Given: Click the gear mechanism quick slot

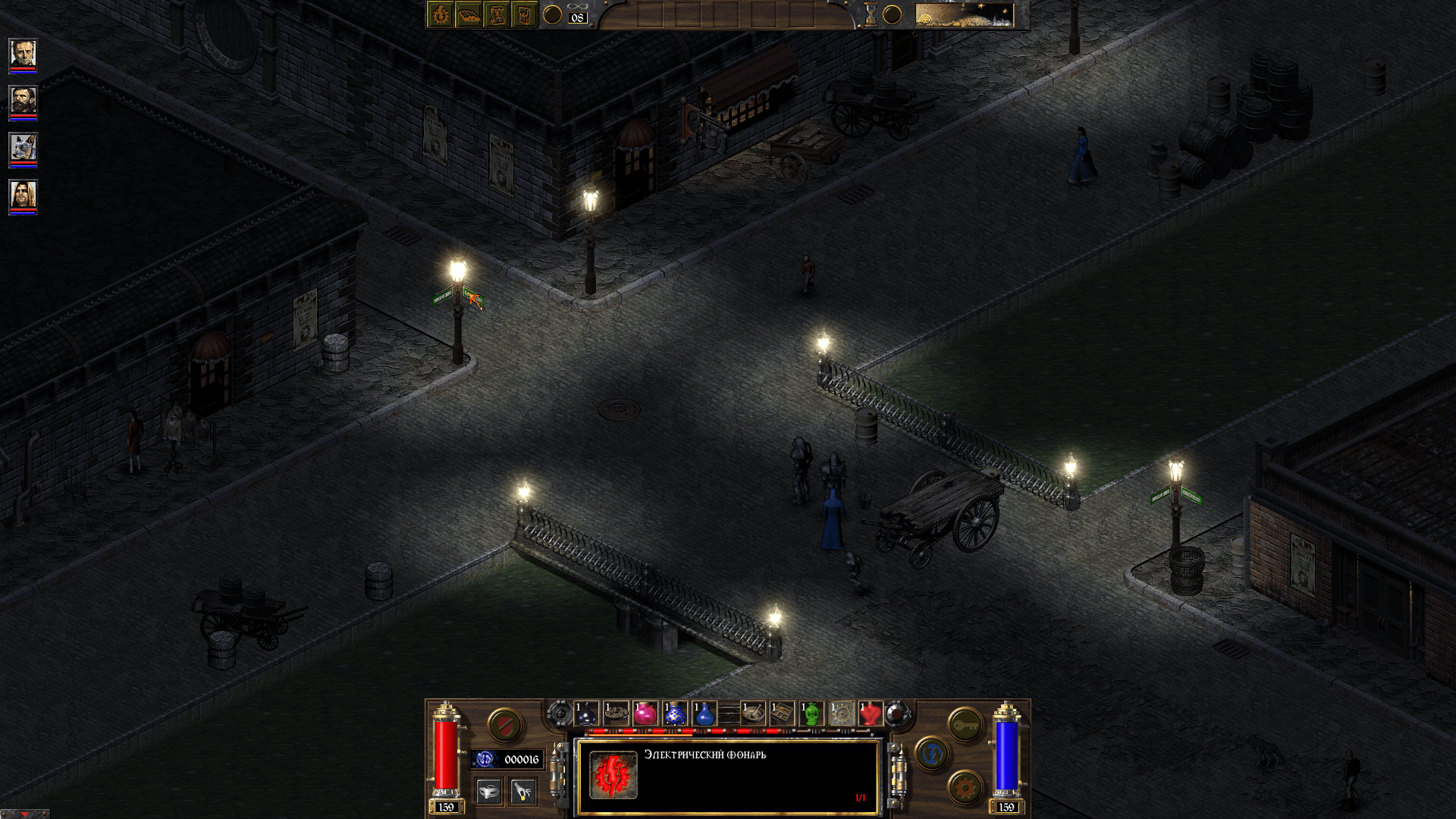Looking at the screenshot, I should click(842, 714).
